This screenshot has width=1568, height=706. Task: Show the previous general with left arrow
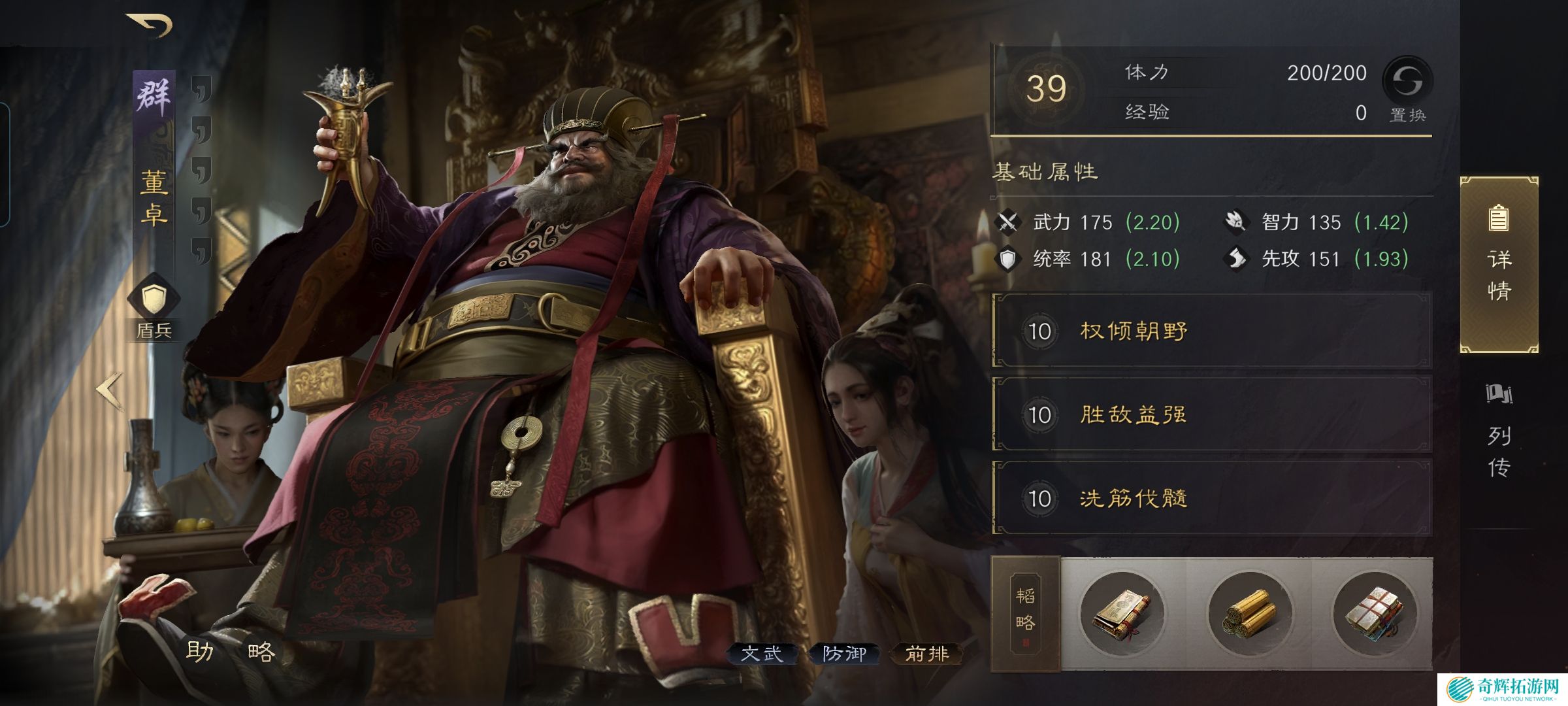point(110,390)
